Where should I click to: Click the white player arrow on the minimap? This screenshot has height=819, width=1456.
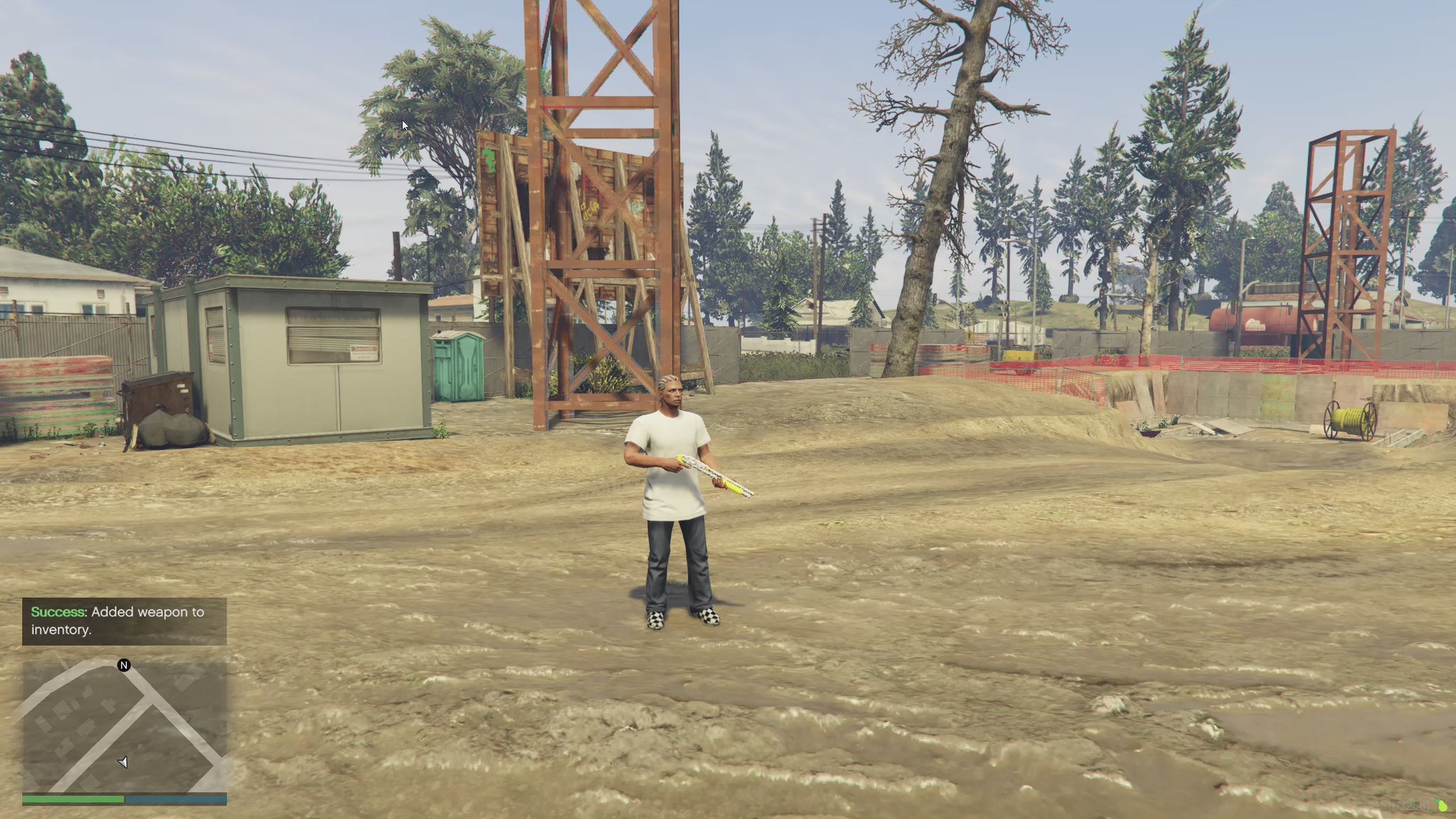coord(123,762)
